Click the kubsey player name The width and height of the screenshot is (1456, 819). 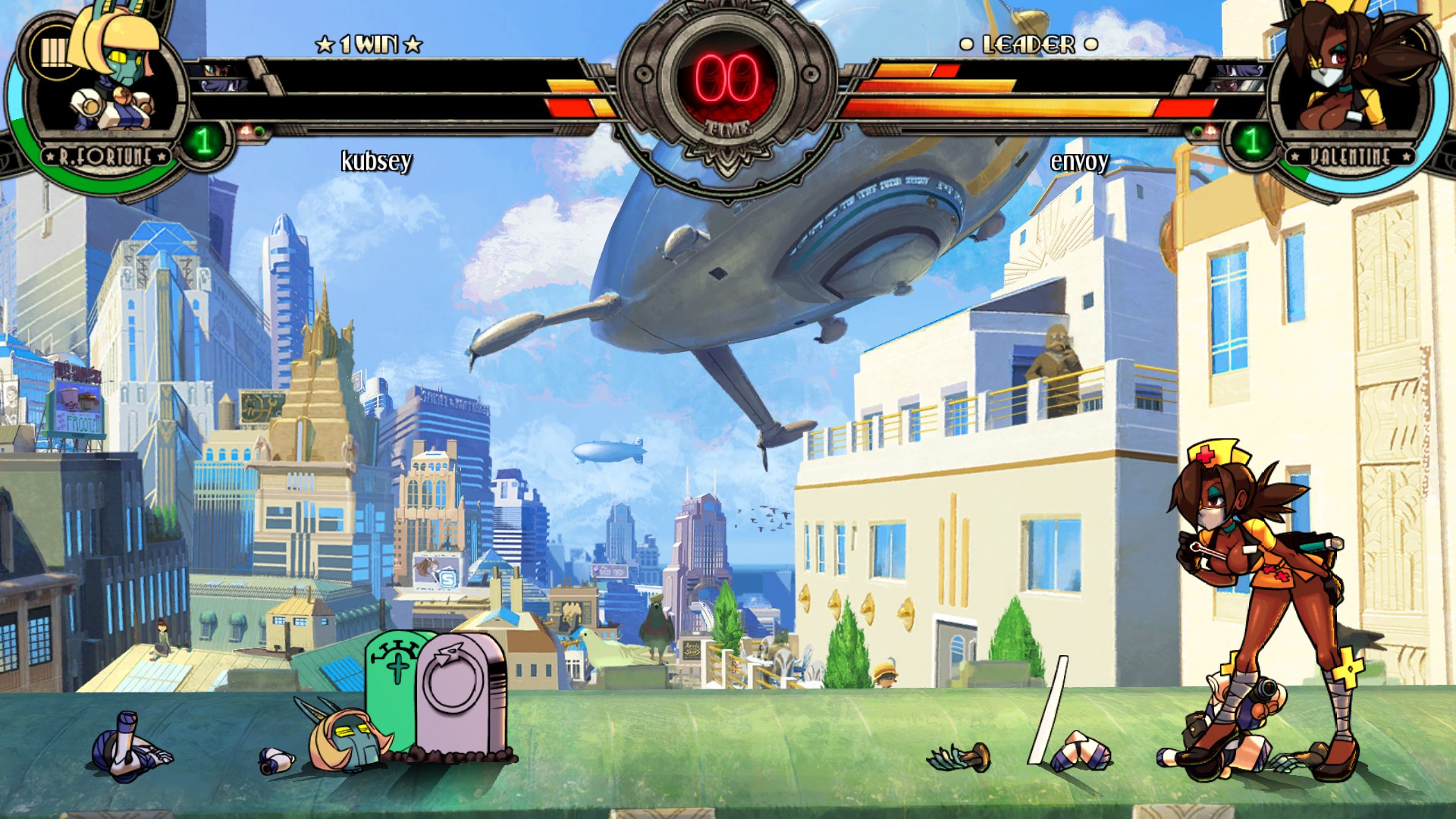coord(378,162)
